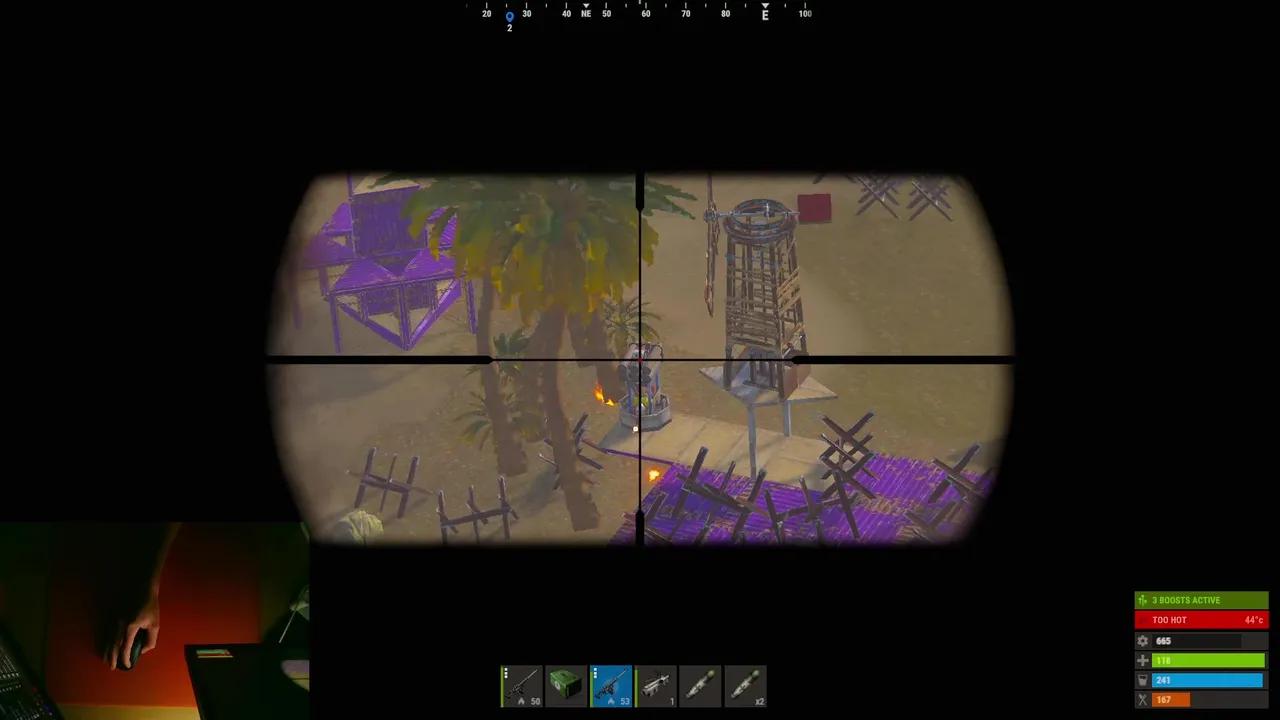Viewport: 1280px width, 720px height.
Task: Click the ammo count 53 on the rifle slot
Action: point(626,701)
